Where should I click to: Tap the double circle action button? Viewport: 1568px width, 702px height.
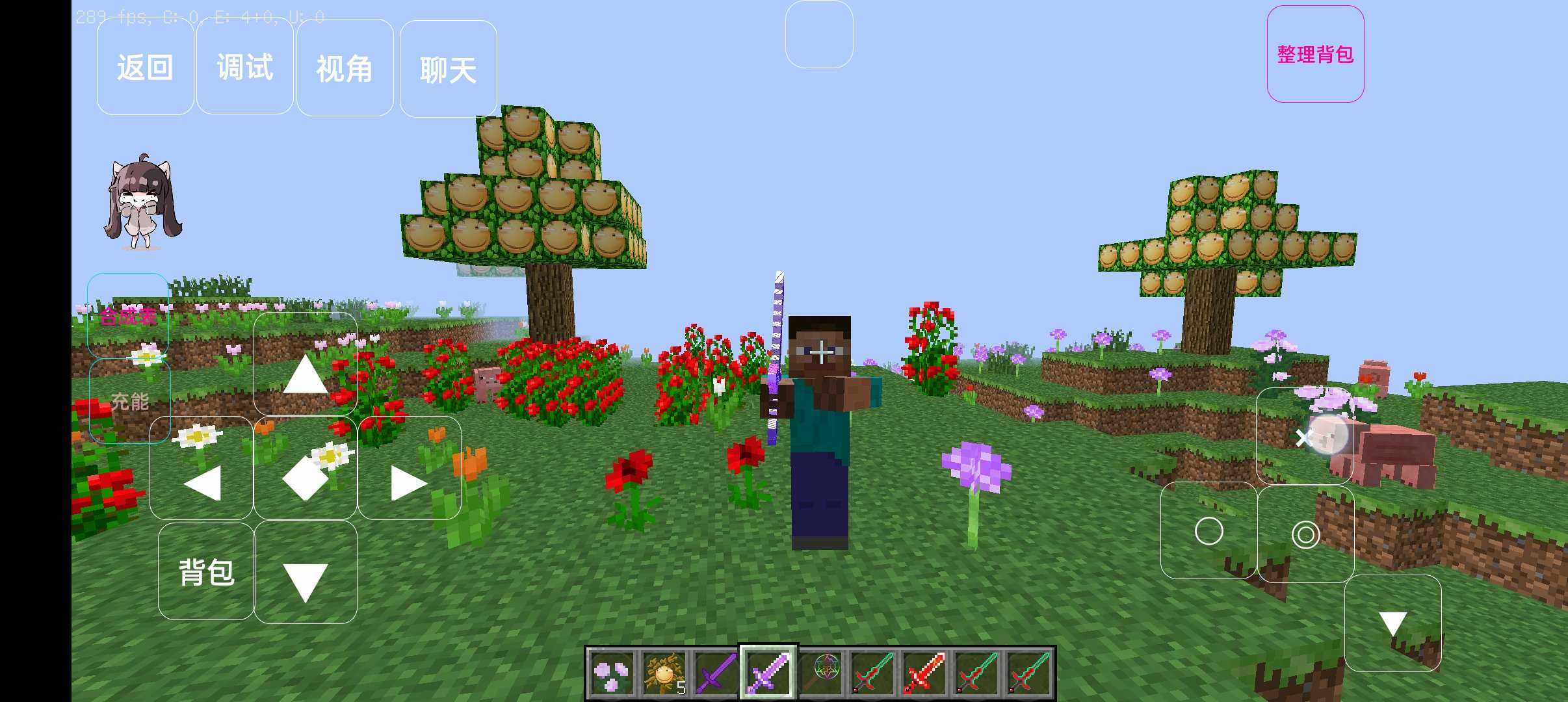click(1305, 534)
